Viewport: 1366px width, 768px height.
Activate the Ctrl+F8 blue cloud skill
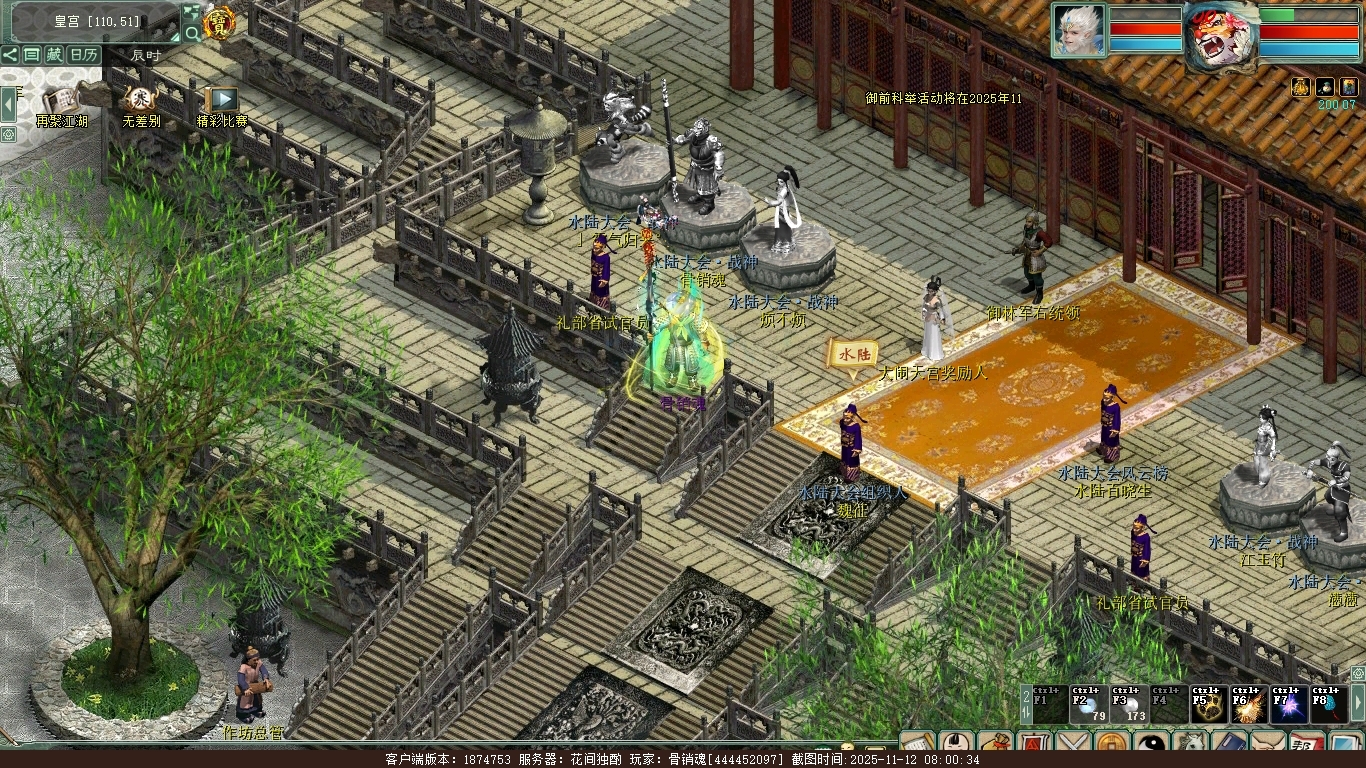point(1329,705)
